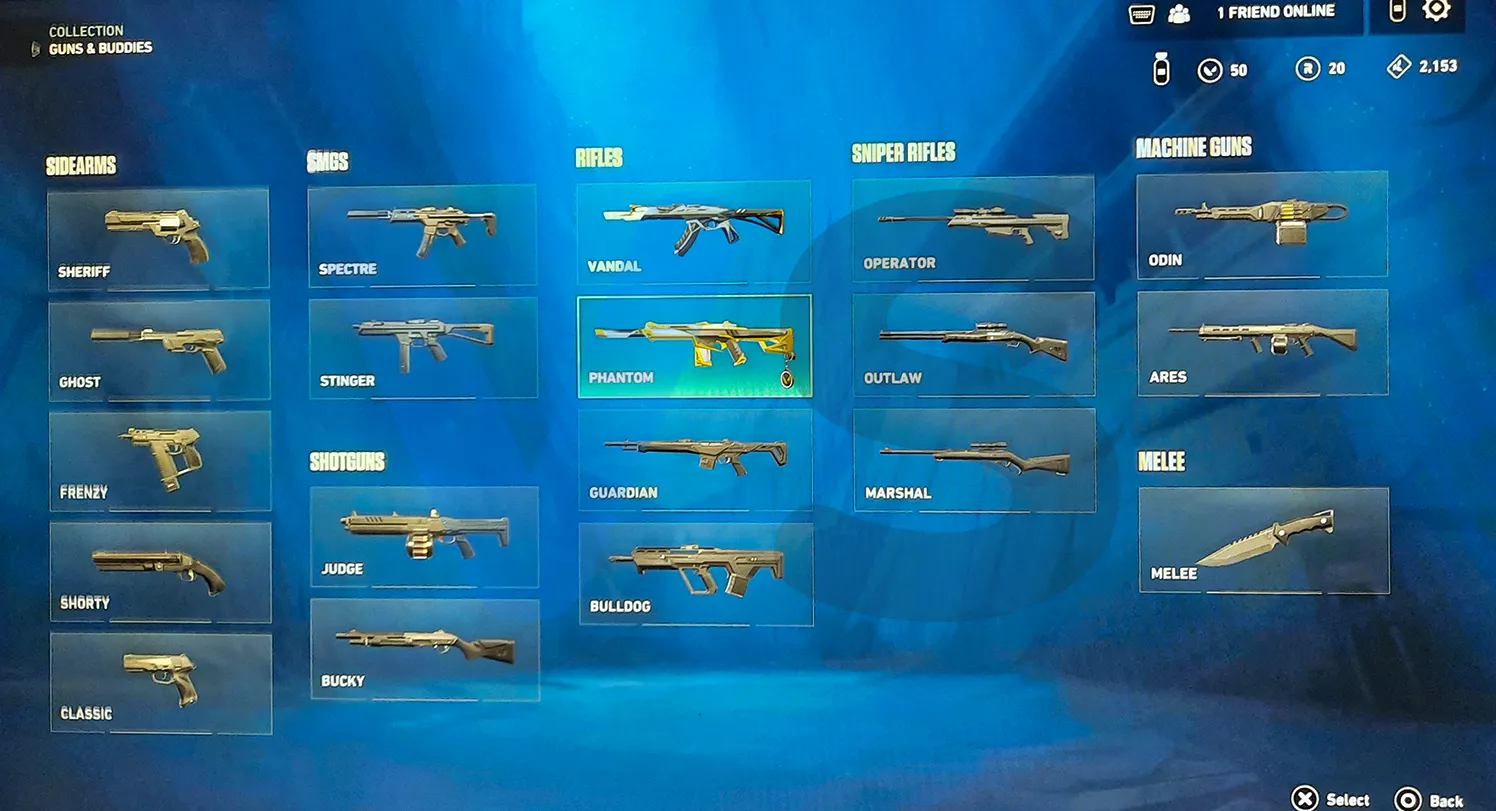
Task: Choose the Melee knife tile
Action: (1264, 540)
